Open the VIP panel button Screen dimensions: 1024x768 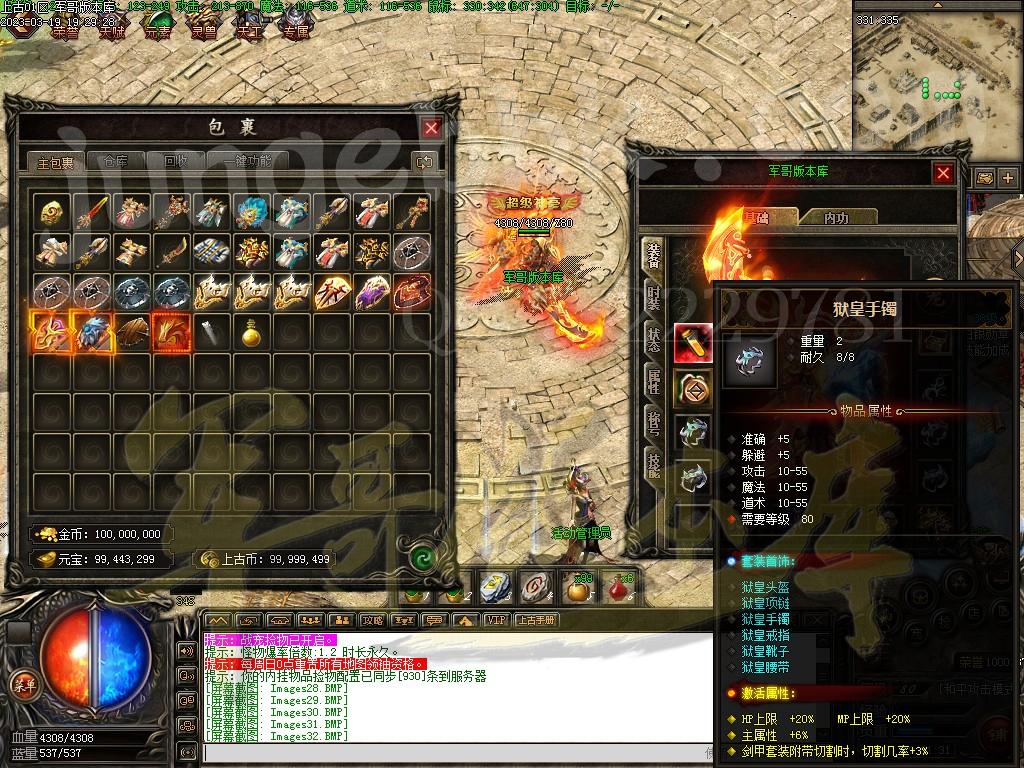pos(495,620)
